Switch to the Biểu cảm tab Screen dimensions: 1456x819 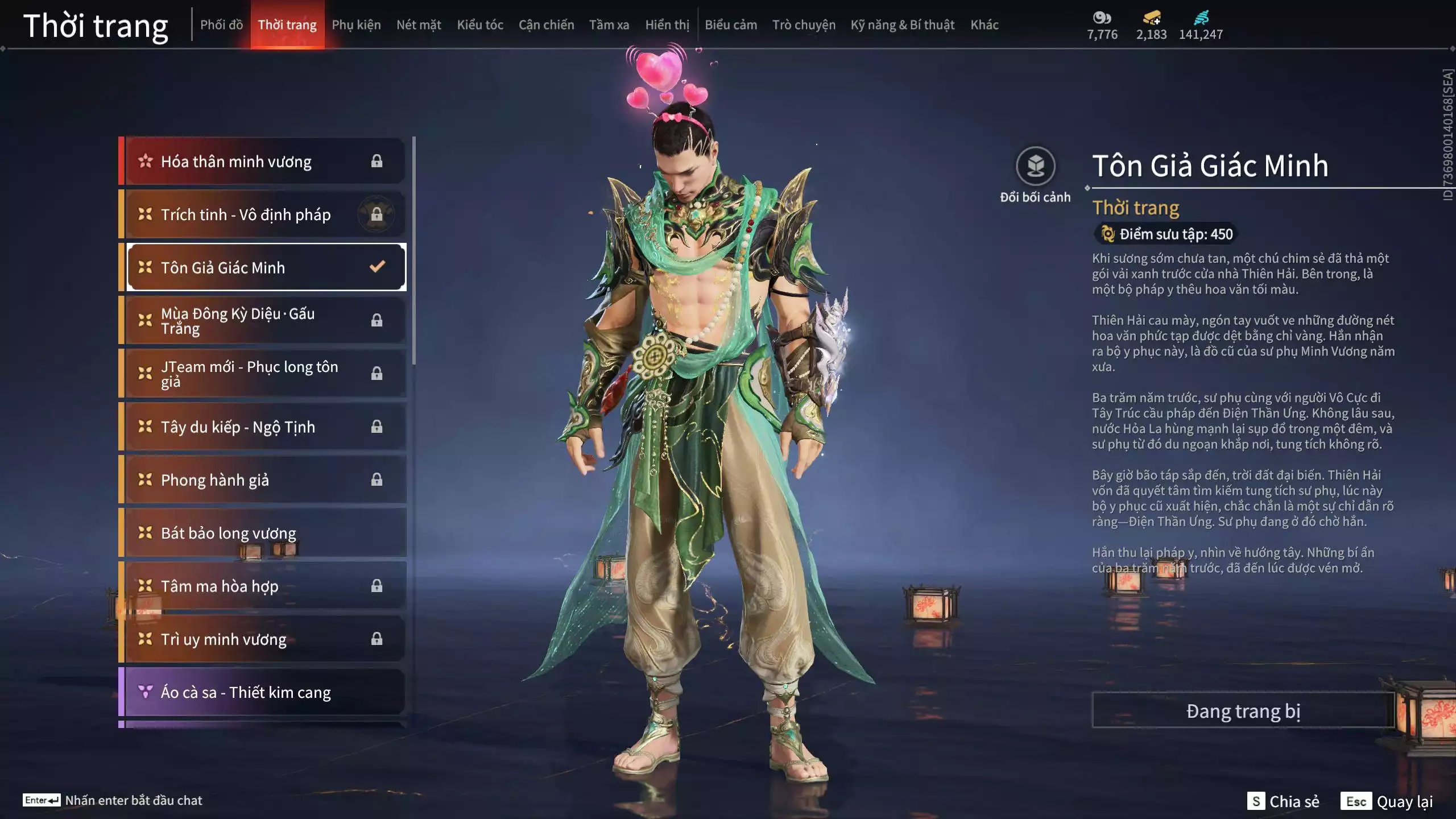coord(731,25)
